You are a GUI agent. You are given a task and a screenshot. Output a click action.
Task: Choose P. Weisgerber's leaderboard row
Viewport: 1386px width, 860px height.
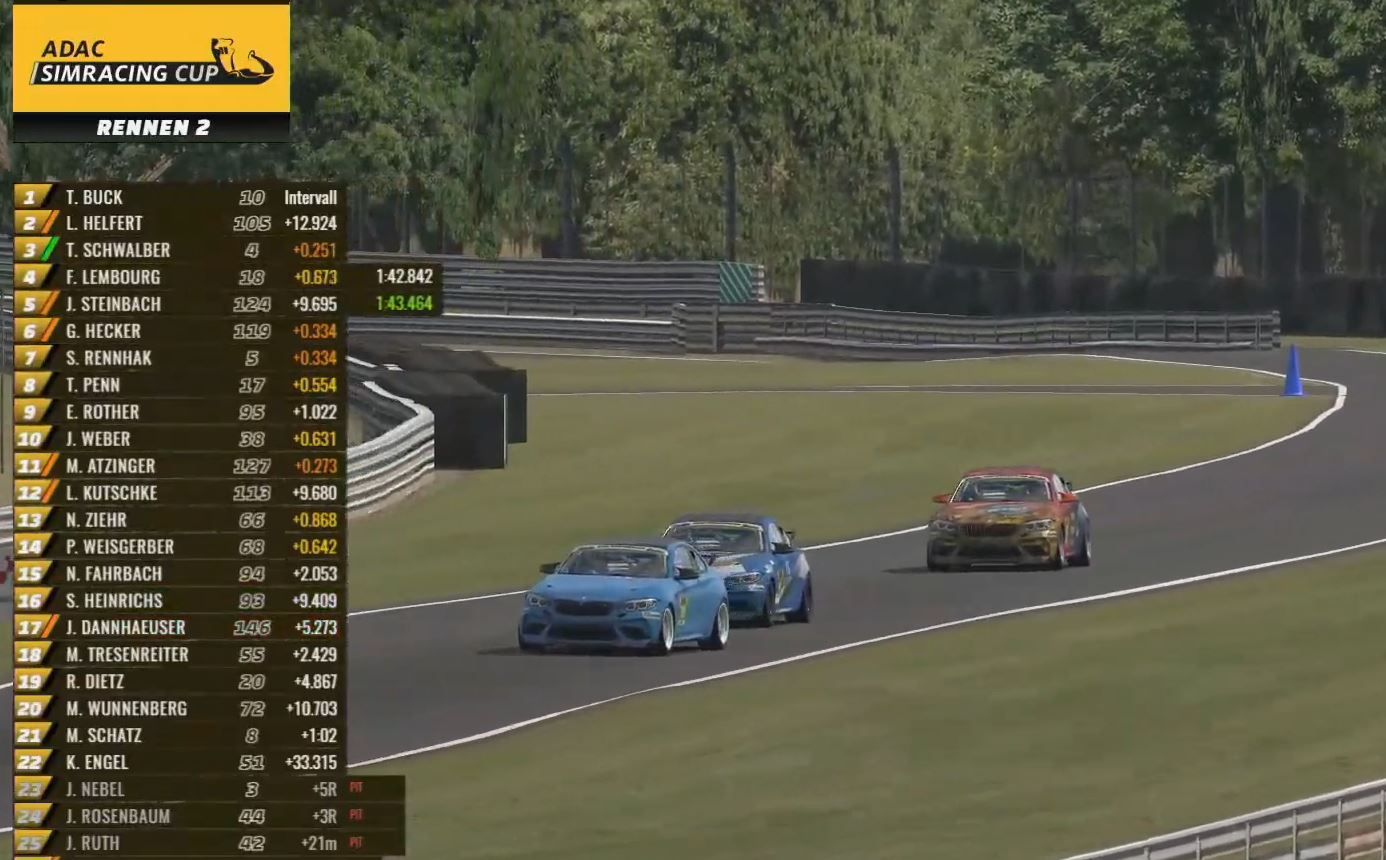tap(180, 547)
